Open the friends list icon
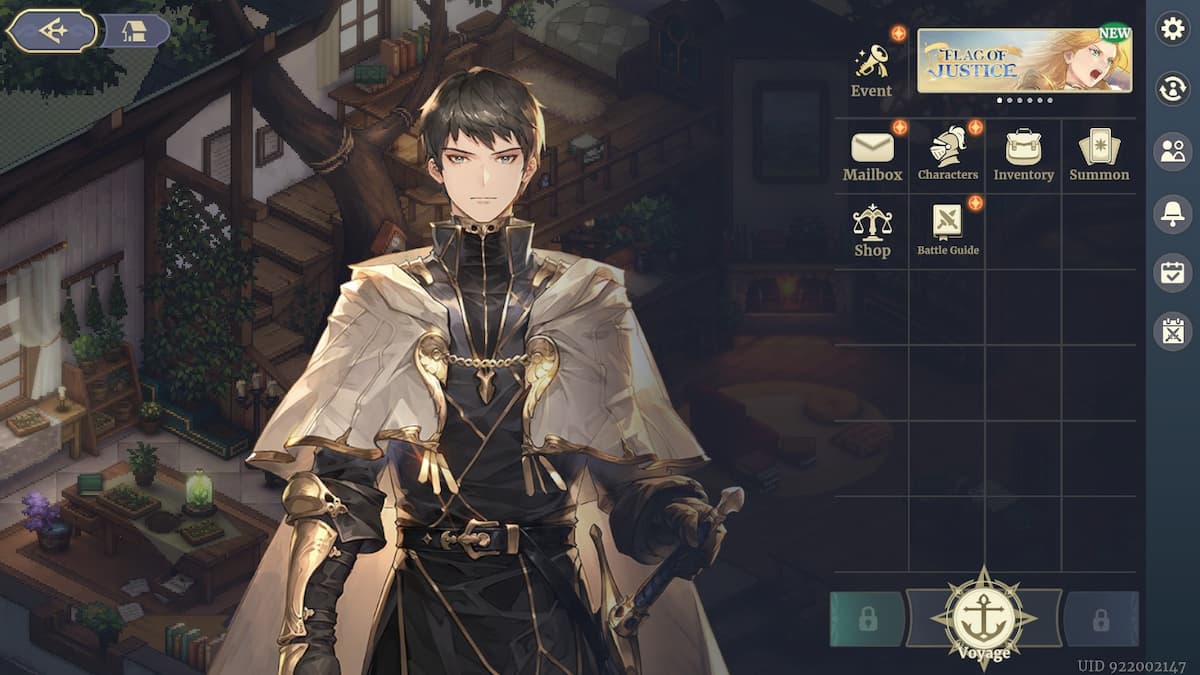This screenshot has width=1200, height=675. tap(1172, 151)
